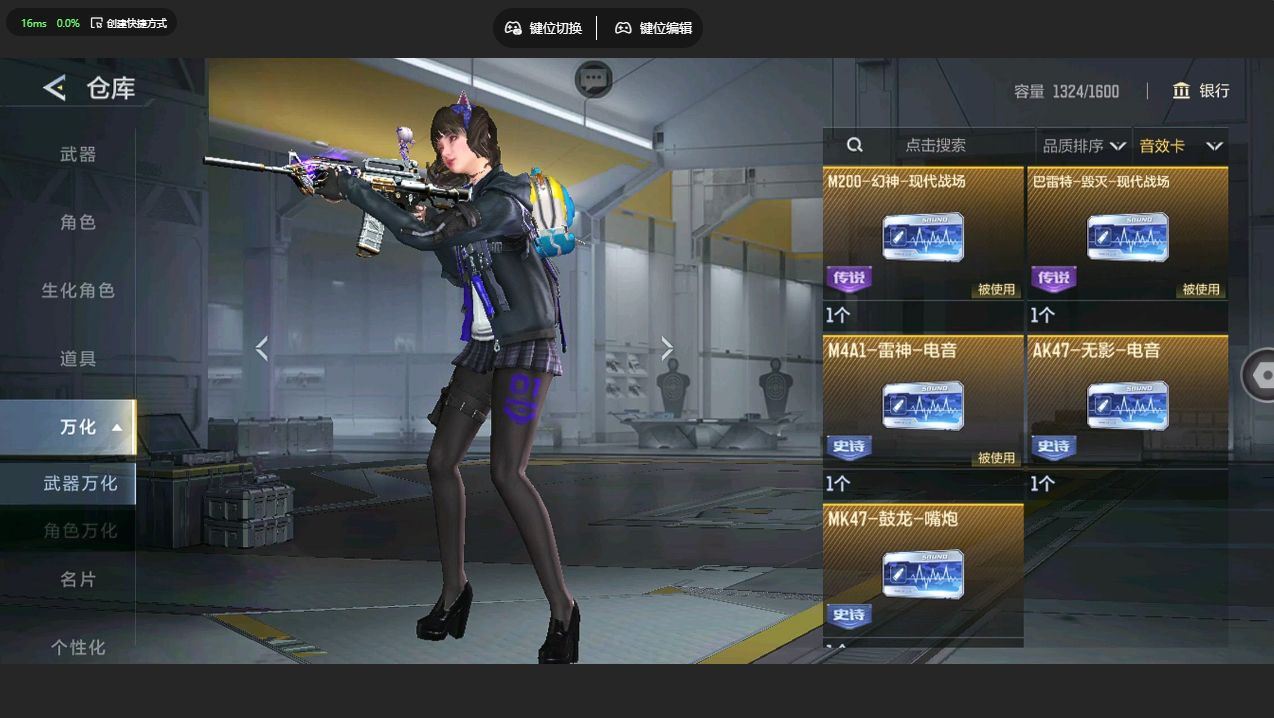
Task: Open the 银行 bank
Action: coord(1201,91)
